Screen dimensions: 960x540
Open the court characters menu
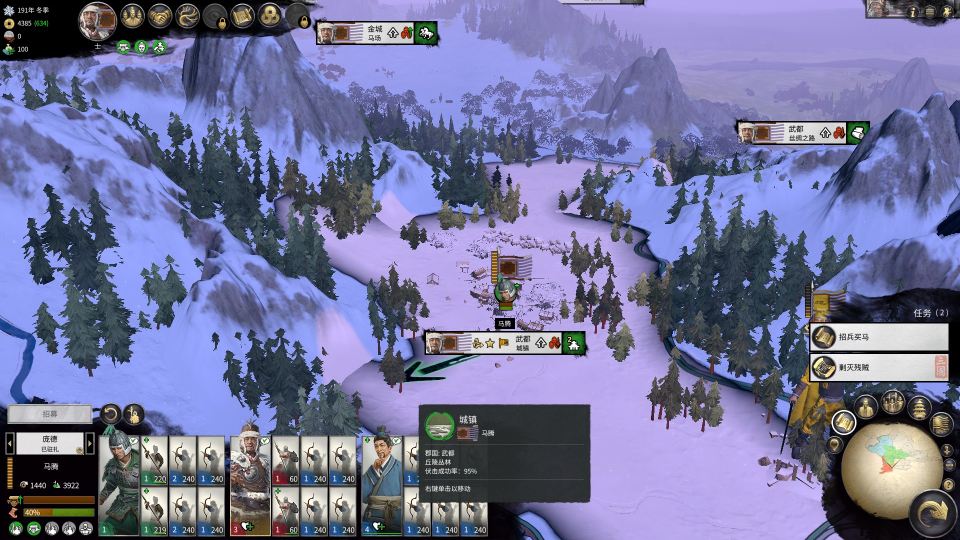tap(133, 16)
